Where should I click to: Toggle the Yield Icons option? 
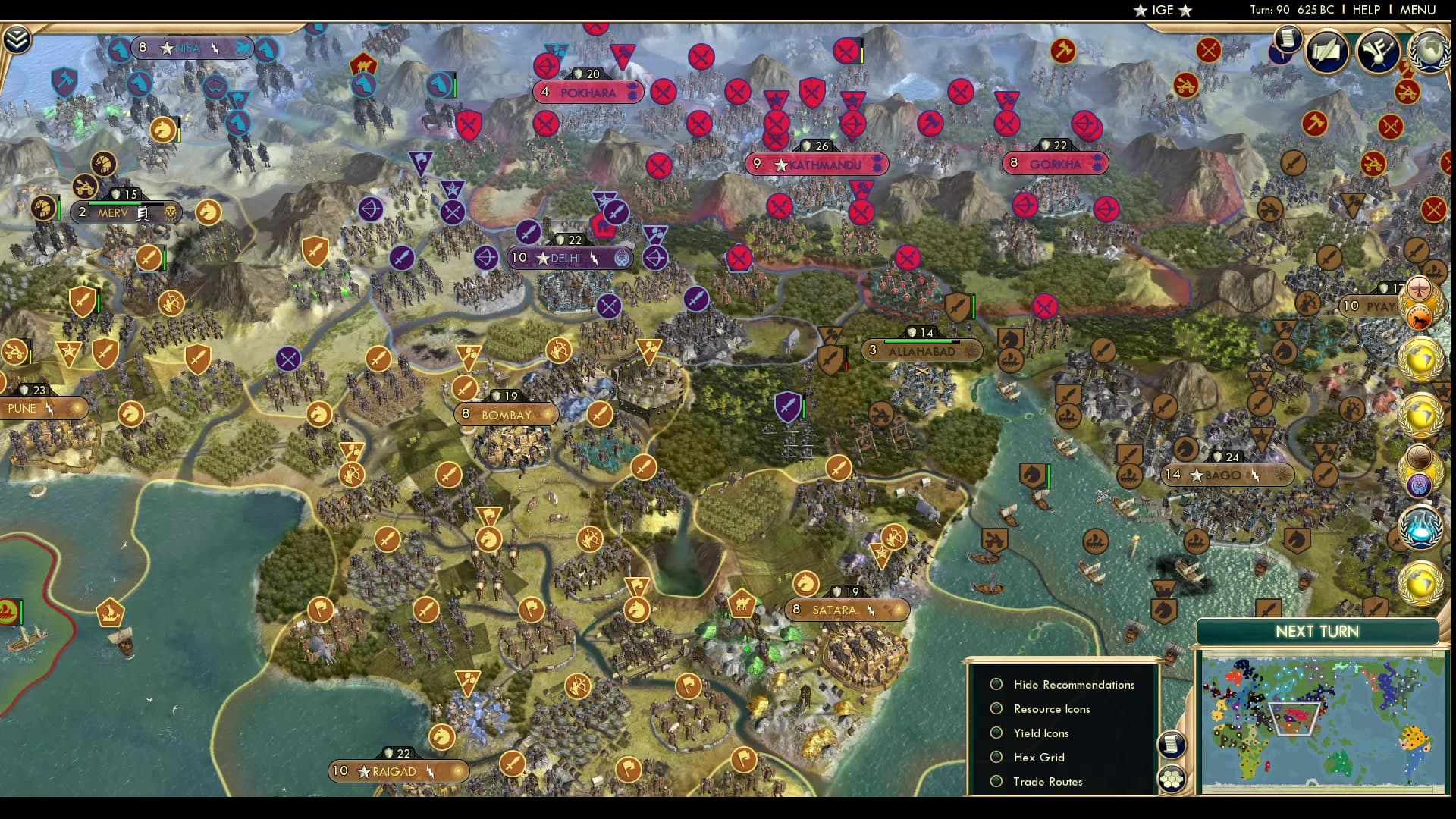point(996,733)
